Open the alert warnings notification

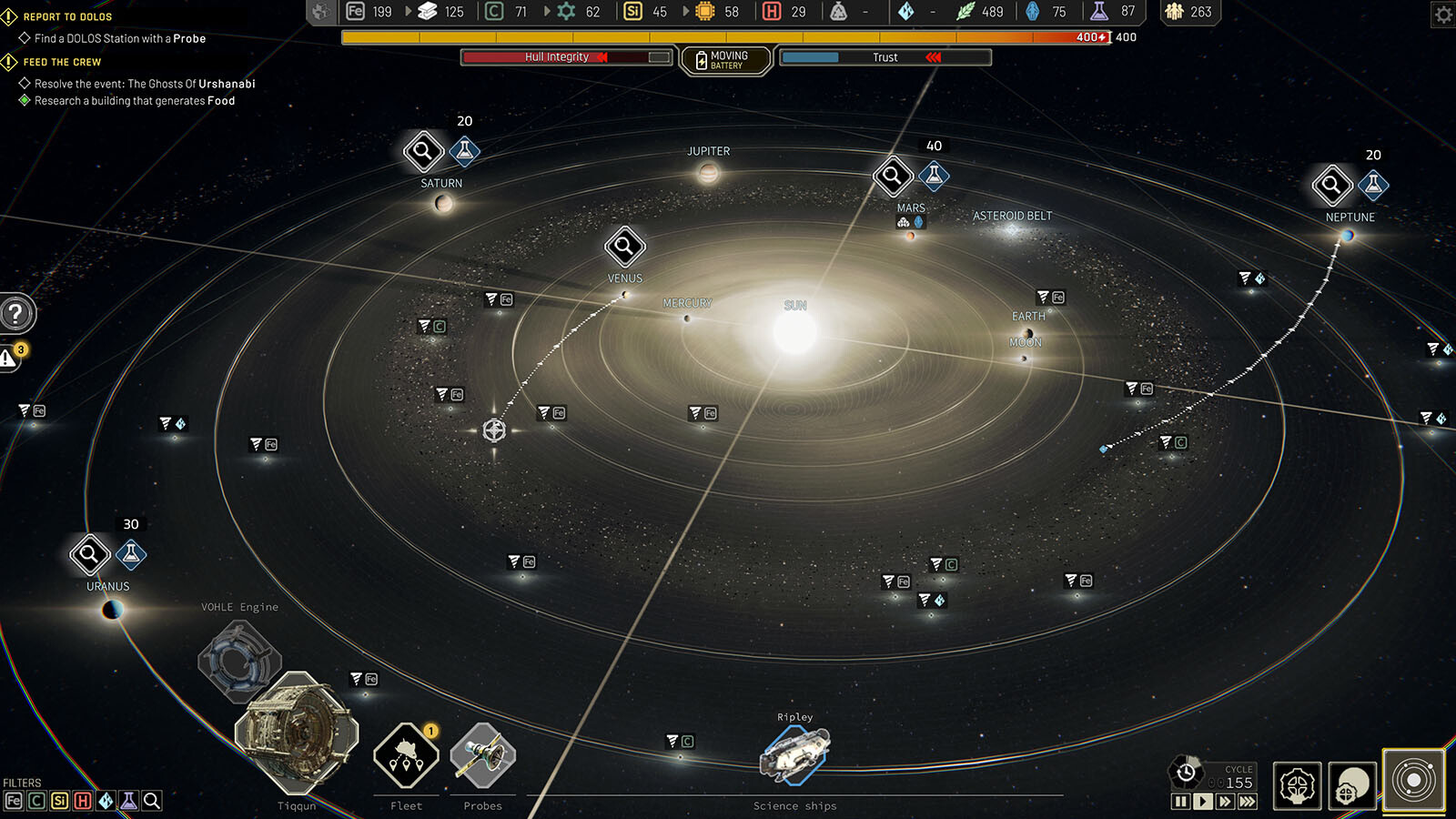pyautogui.click(x=9, y=358)
